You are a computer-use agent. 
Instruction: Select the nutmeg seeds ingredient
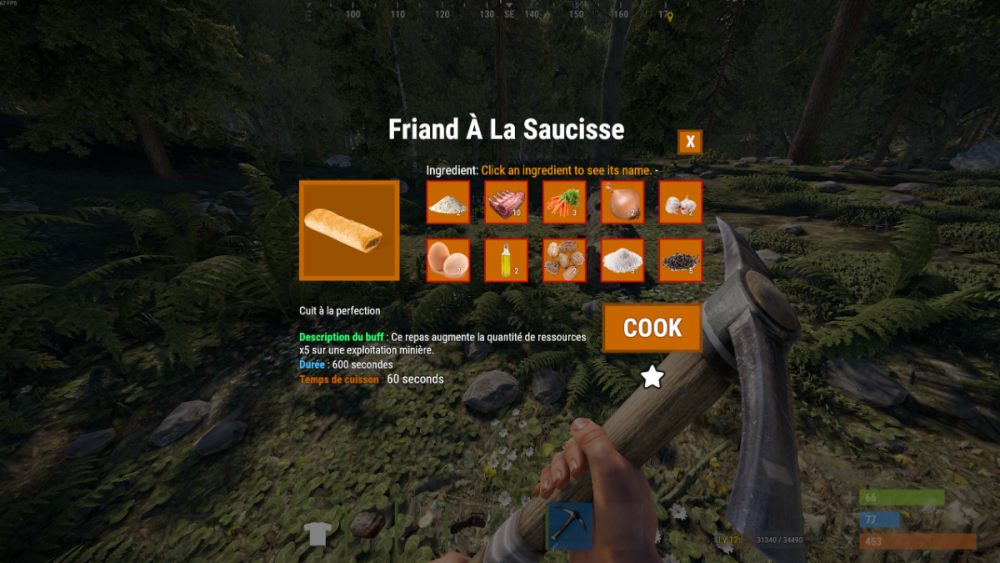(564, 260)
